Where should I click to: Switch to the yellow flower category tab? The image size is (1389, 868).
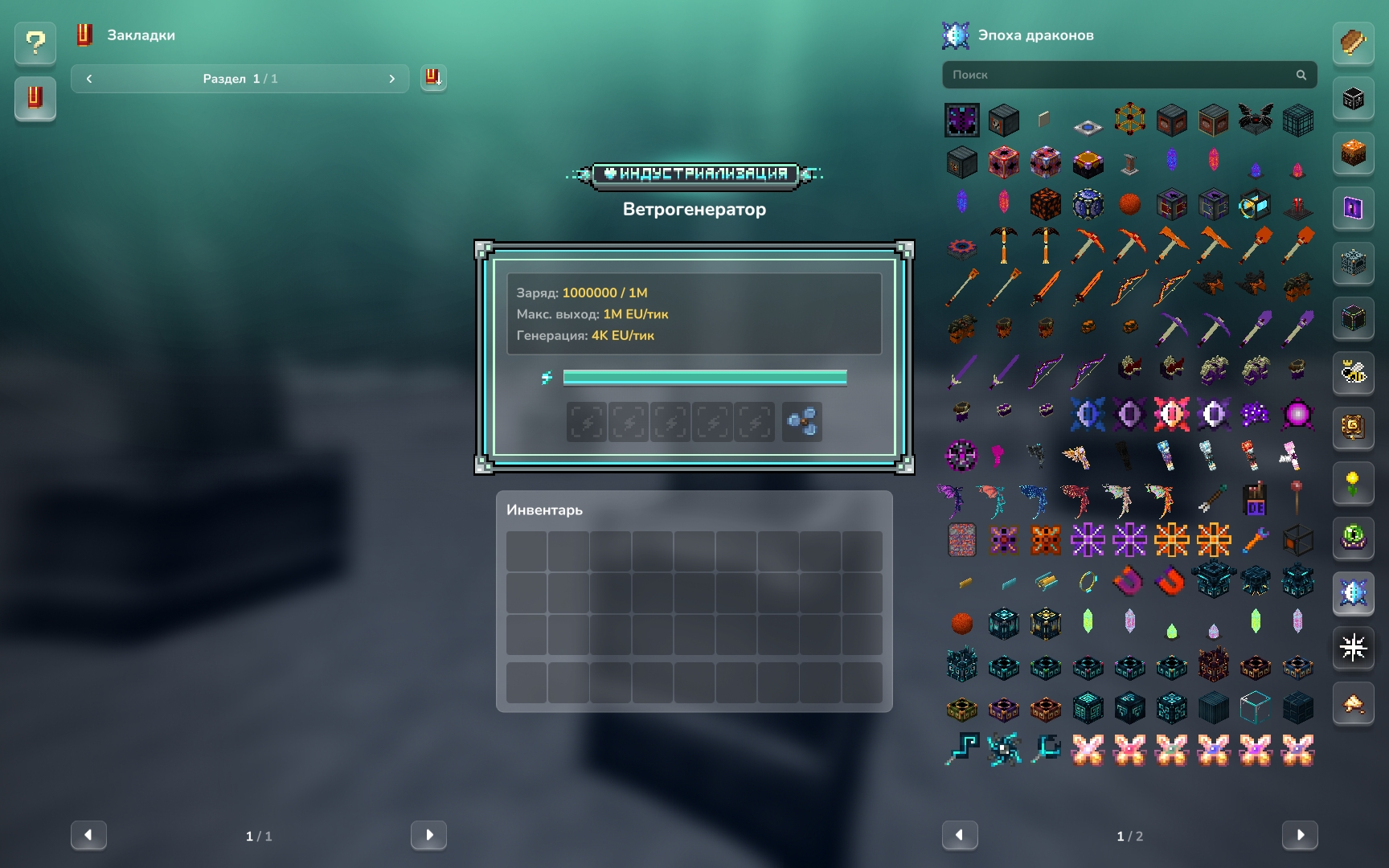tap(1354, 482)
